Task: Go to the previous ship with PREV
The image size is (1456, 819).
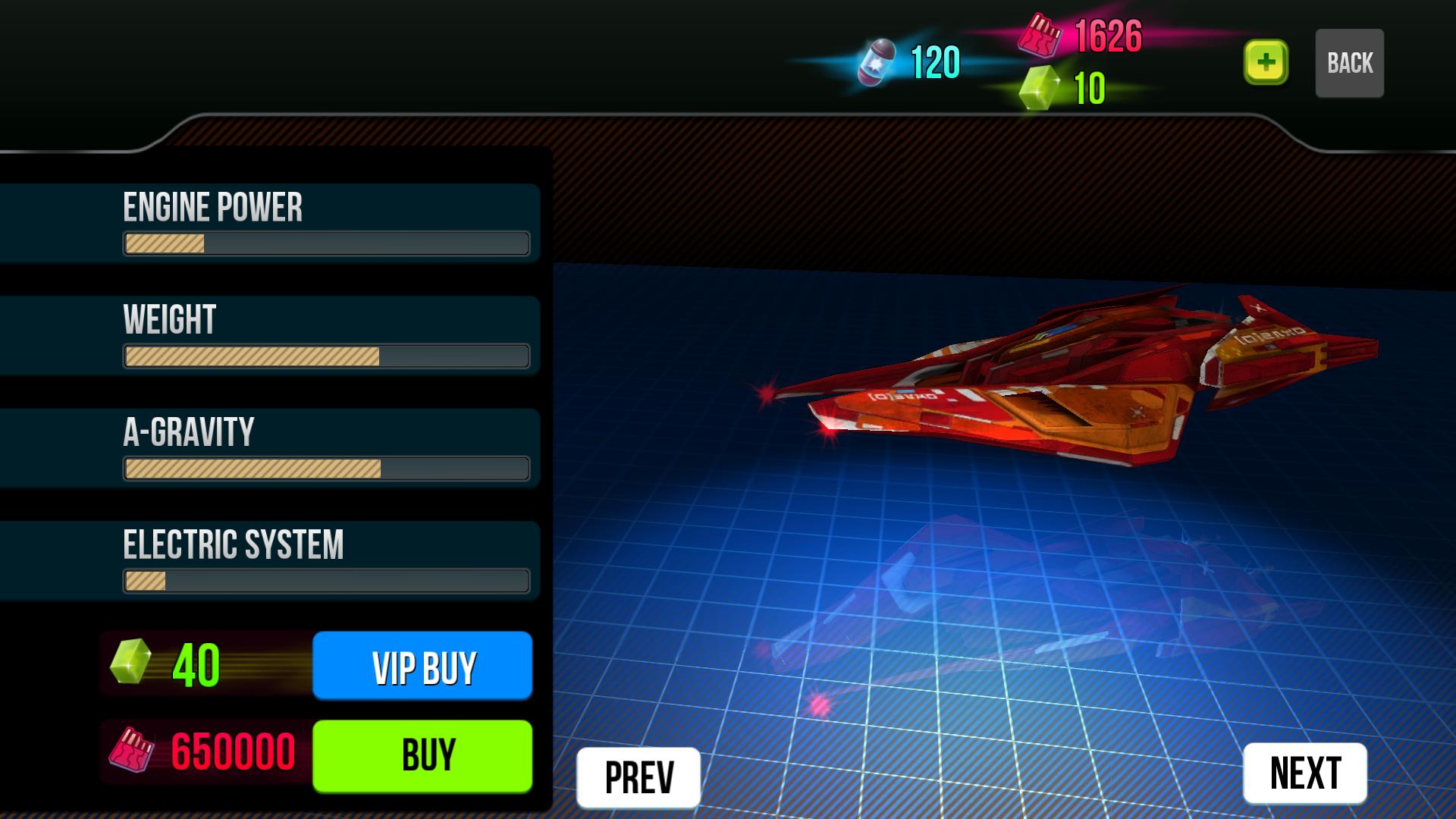Action: tap(638, 775)
